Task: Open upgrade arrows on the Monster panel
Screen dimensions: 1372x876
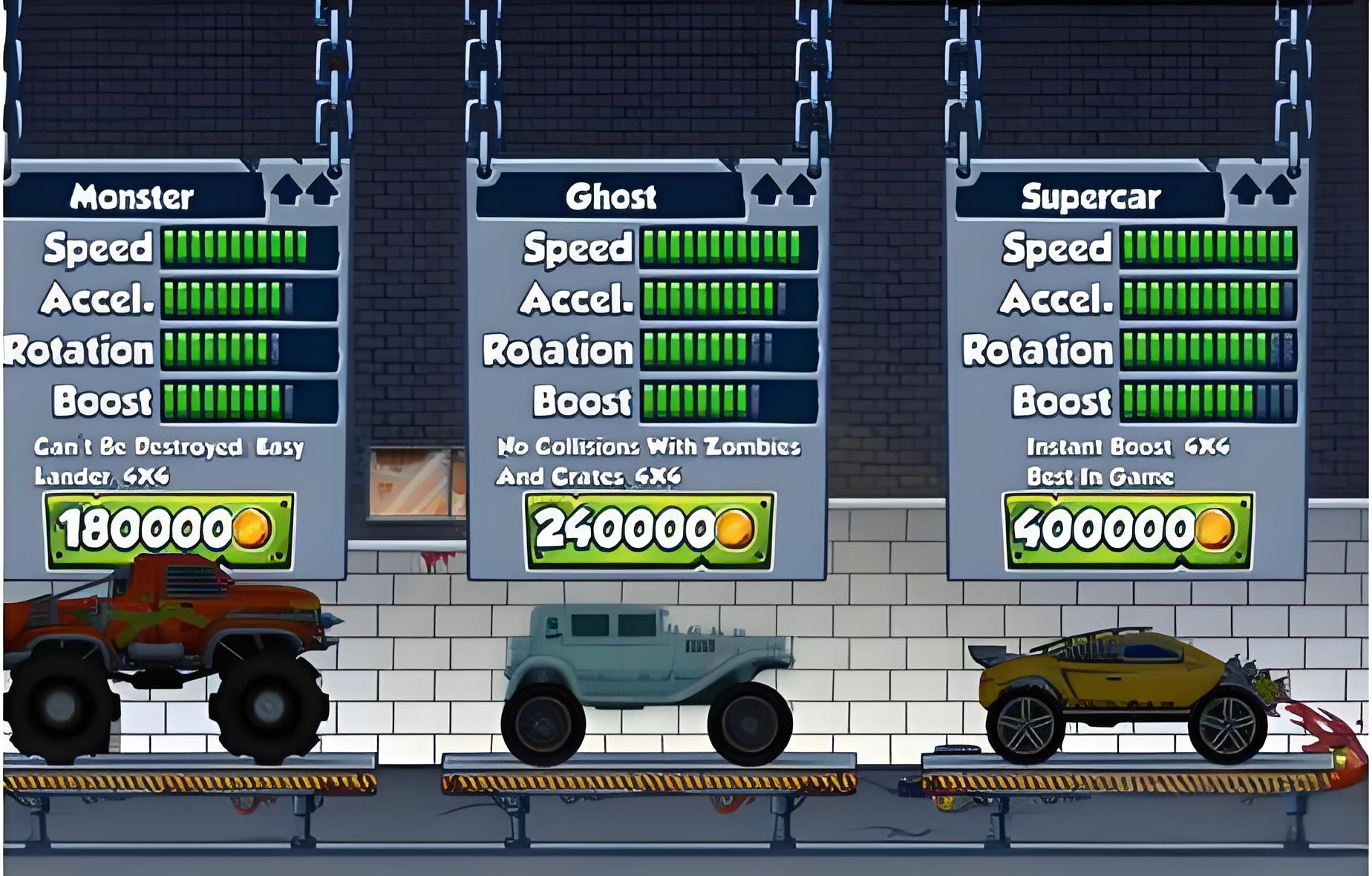Action: pos(305,190)
